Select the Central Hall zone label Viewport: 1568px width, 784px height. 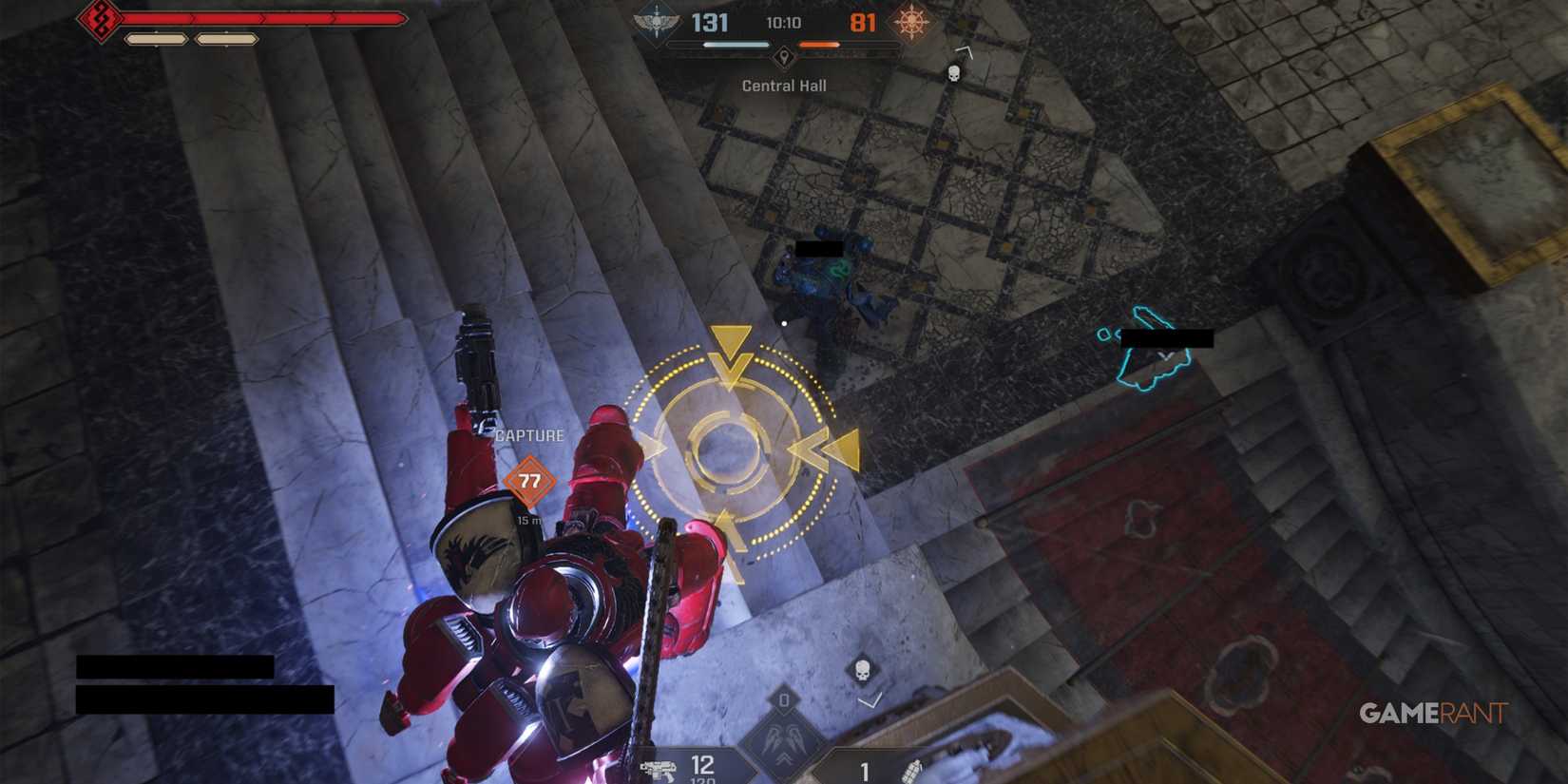pyautogui.click(x=785, y=86)
